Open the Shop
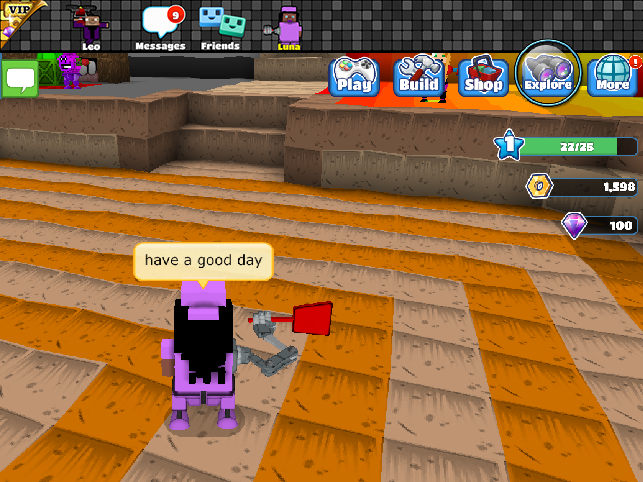This screenshot has height=482, width=643. pyautogui.click(x=481, y=75)
